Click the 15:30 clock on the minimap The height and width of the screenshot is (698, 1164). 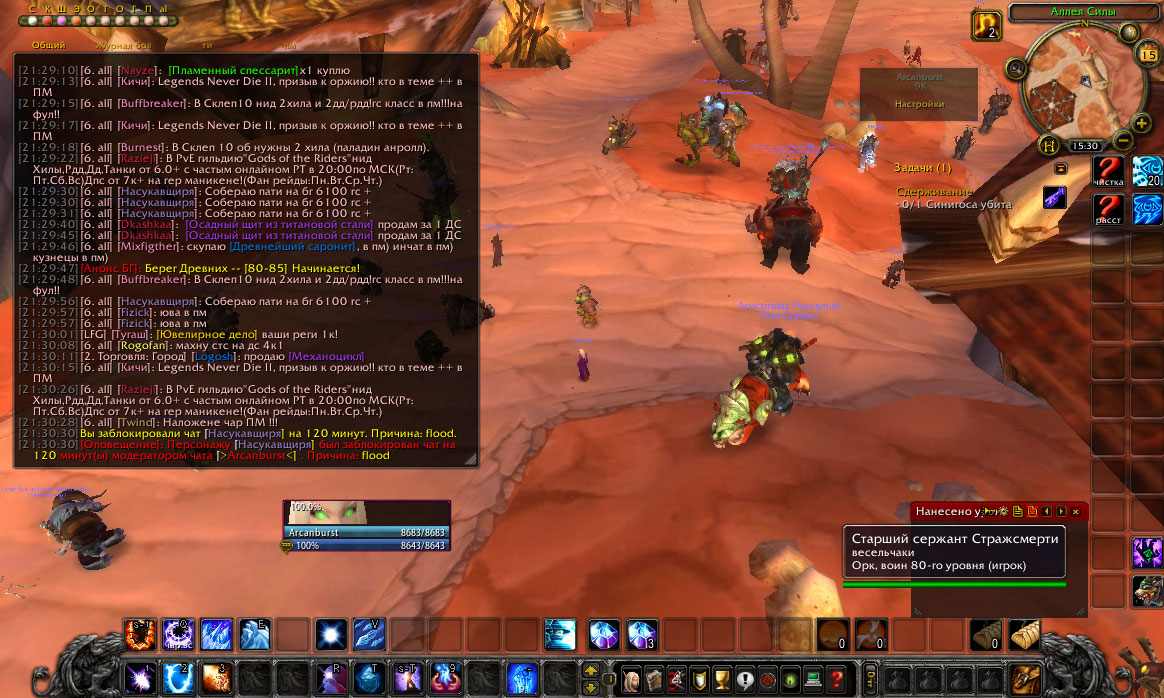click(x=1084, y=146)
